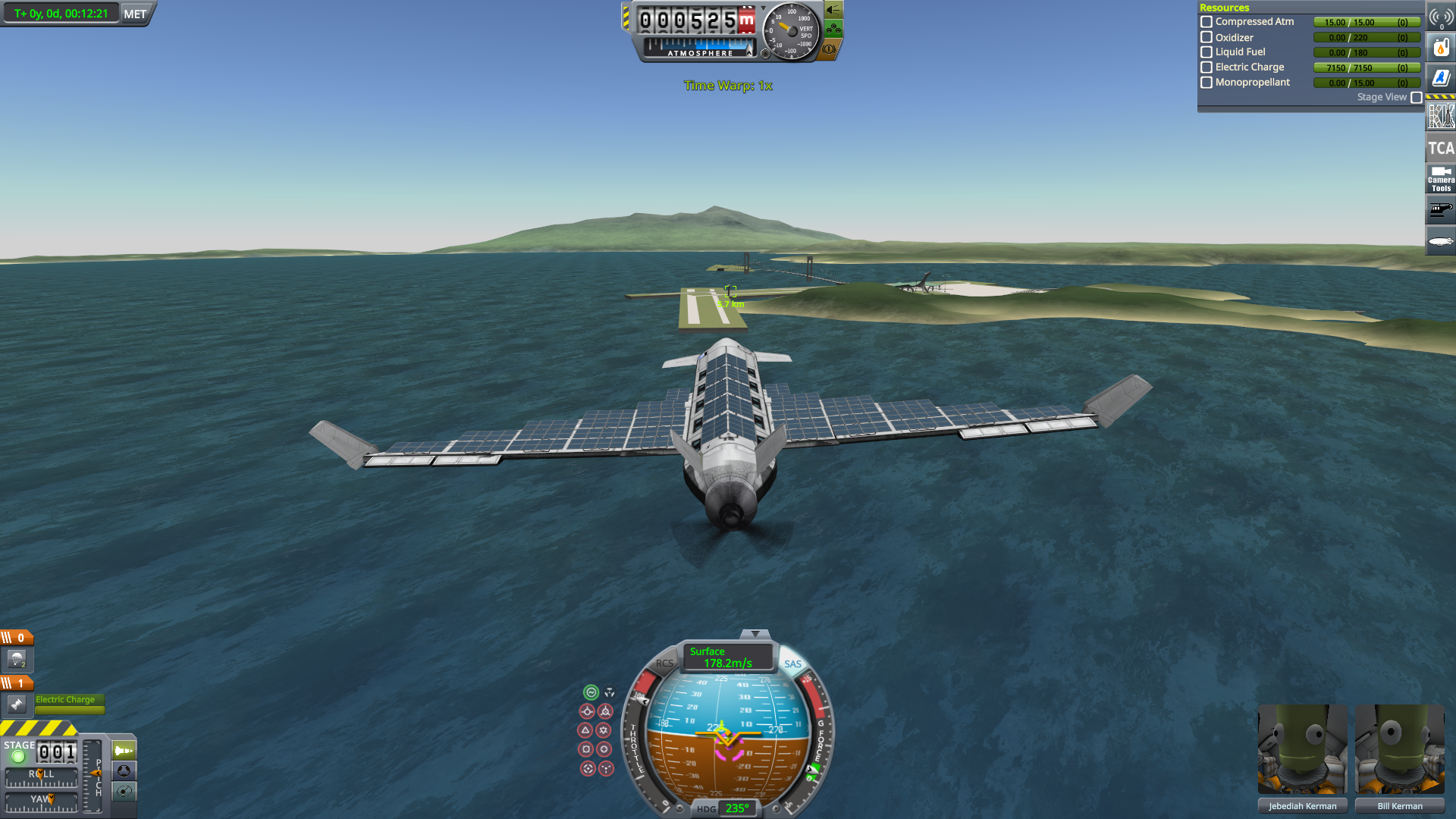This screenshot has height=819, width=1456.
Task: Select Bill Kerman's crew portrait
Action: [x=1399, y=751]
